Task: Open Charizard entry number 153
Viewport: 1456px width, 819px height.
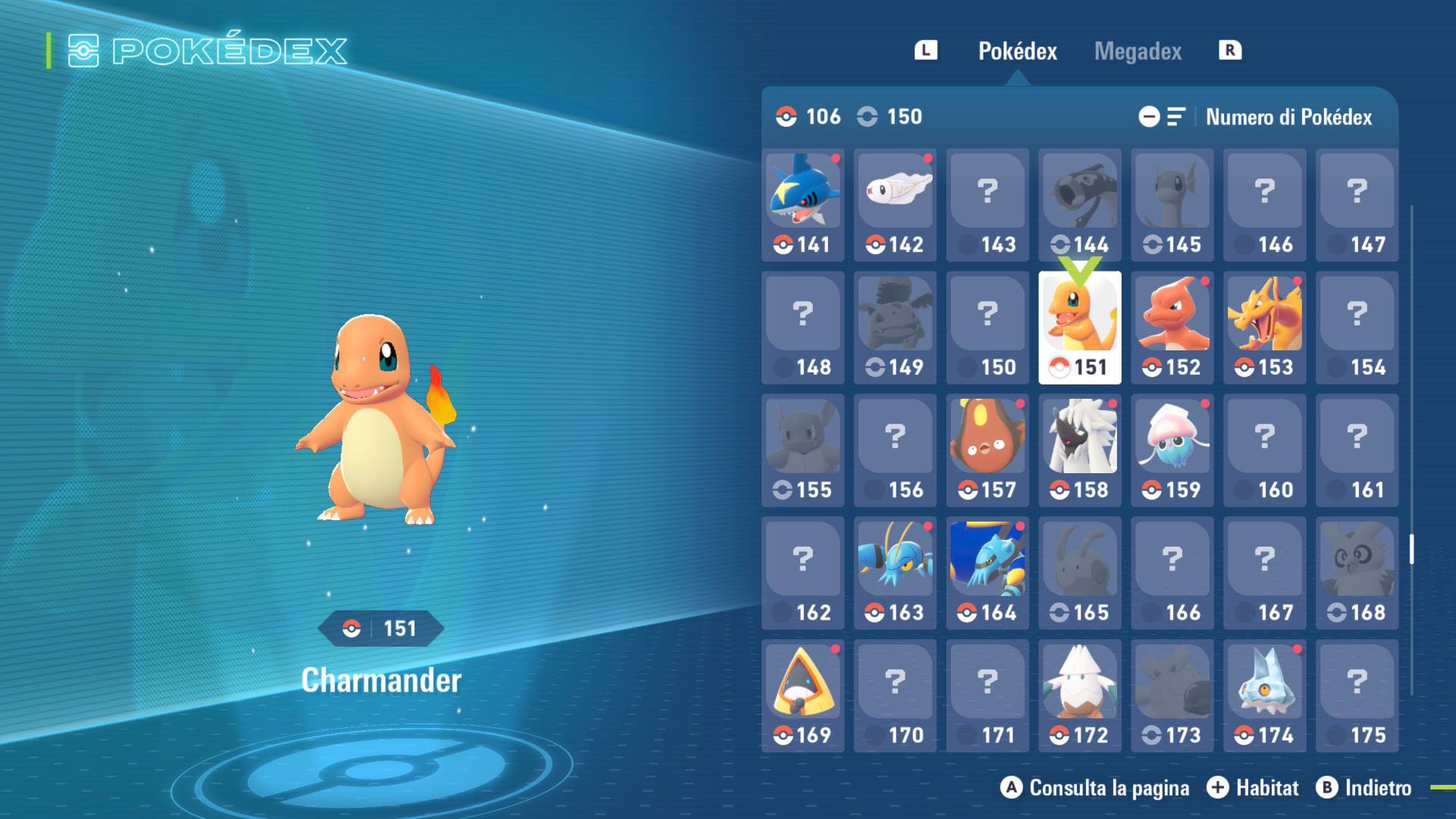Action: pyautogui.click(x=1264, y=328)
